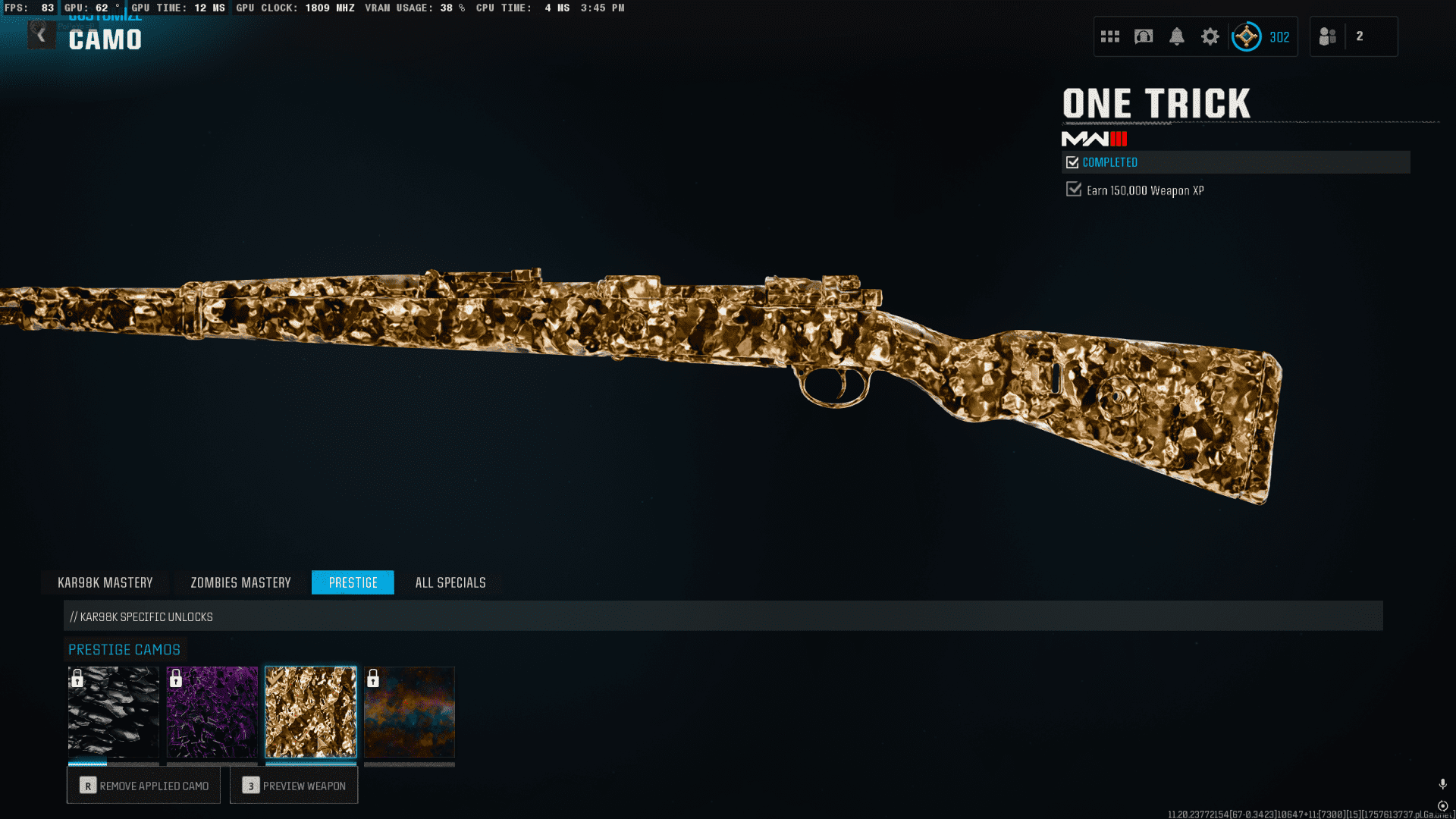Switch to the Zombies Mastery tab
Screen dimensions: 1456x819
tap(240, 582)
